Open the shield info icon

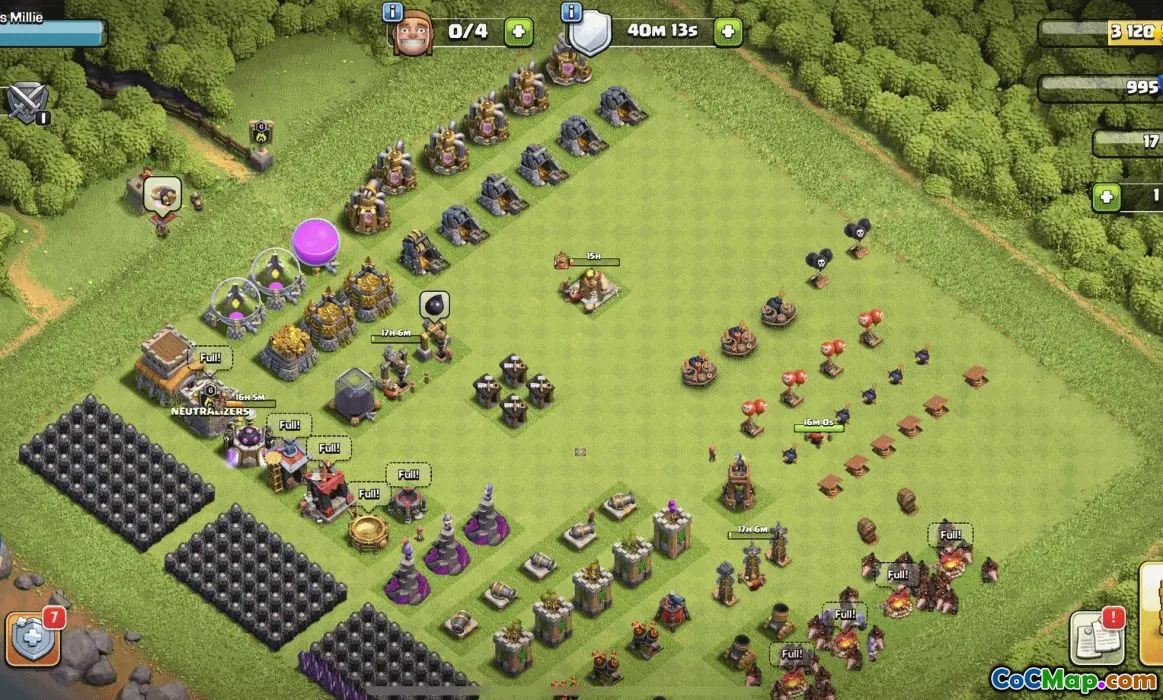tap(572, 12)
